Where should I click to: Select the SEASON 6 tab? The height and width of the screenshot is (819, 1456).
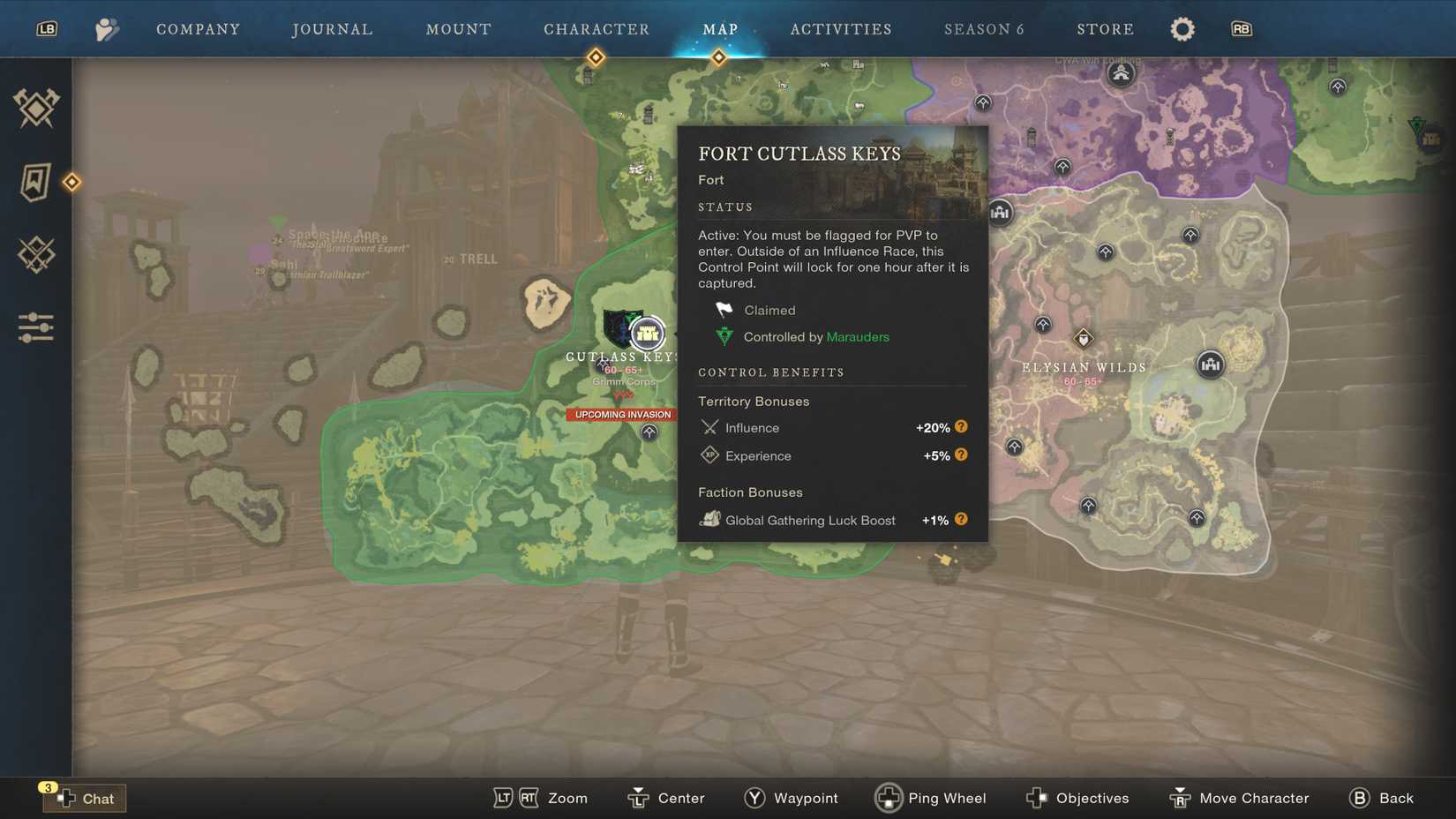pos(984,28)
